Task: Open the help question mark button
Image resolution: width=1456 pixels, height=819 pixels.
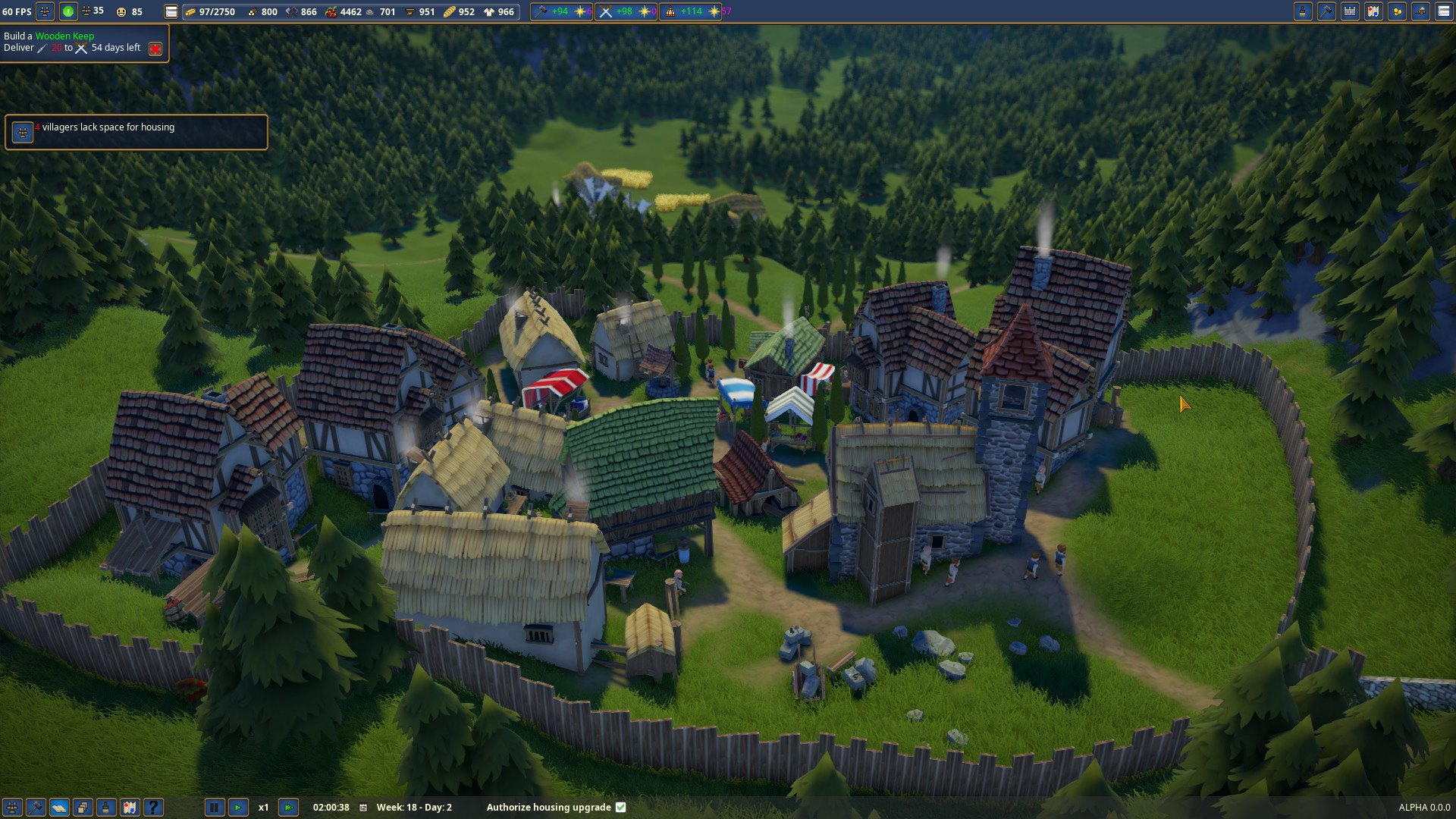Action: pos(153,808)
